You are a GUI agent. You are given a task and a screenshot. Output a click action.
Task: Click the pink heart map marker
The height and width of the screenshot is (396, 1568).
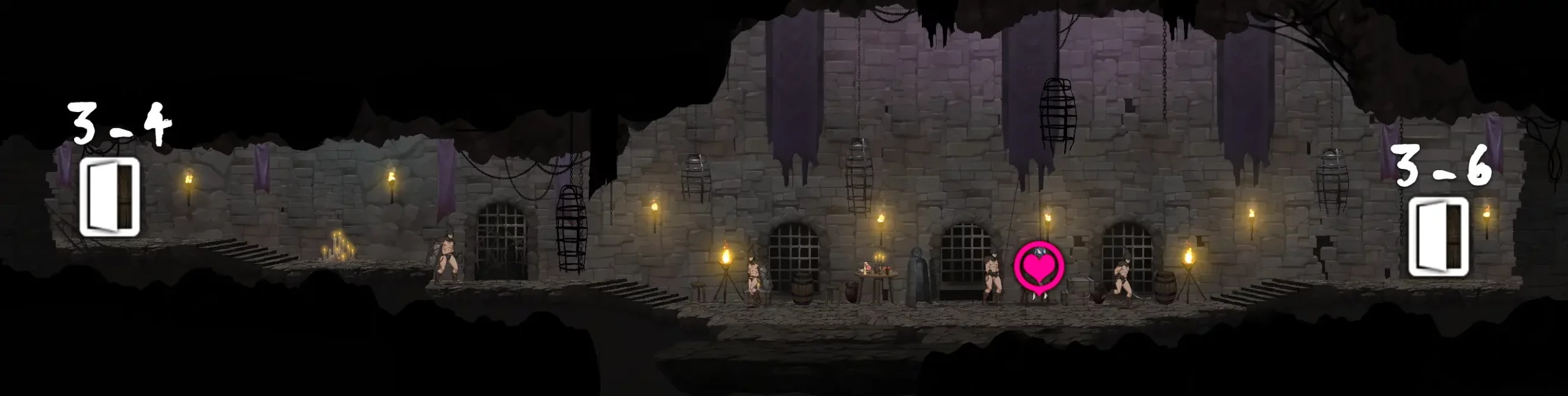coord(1039,267)
